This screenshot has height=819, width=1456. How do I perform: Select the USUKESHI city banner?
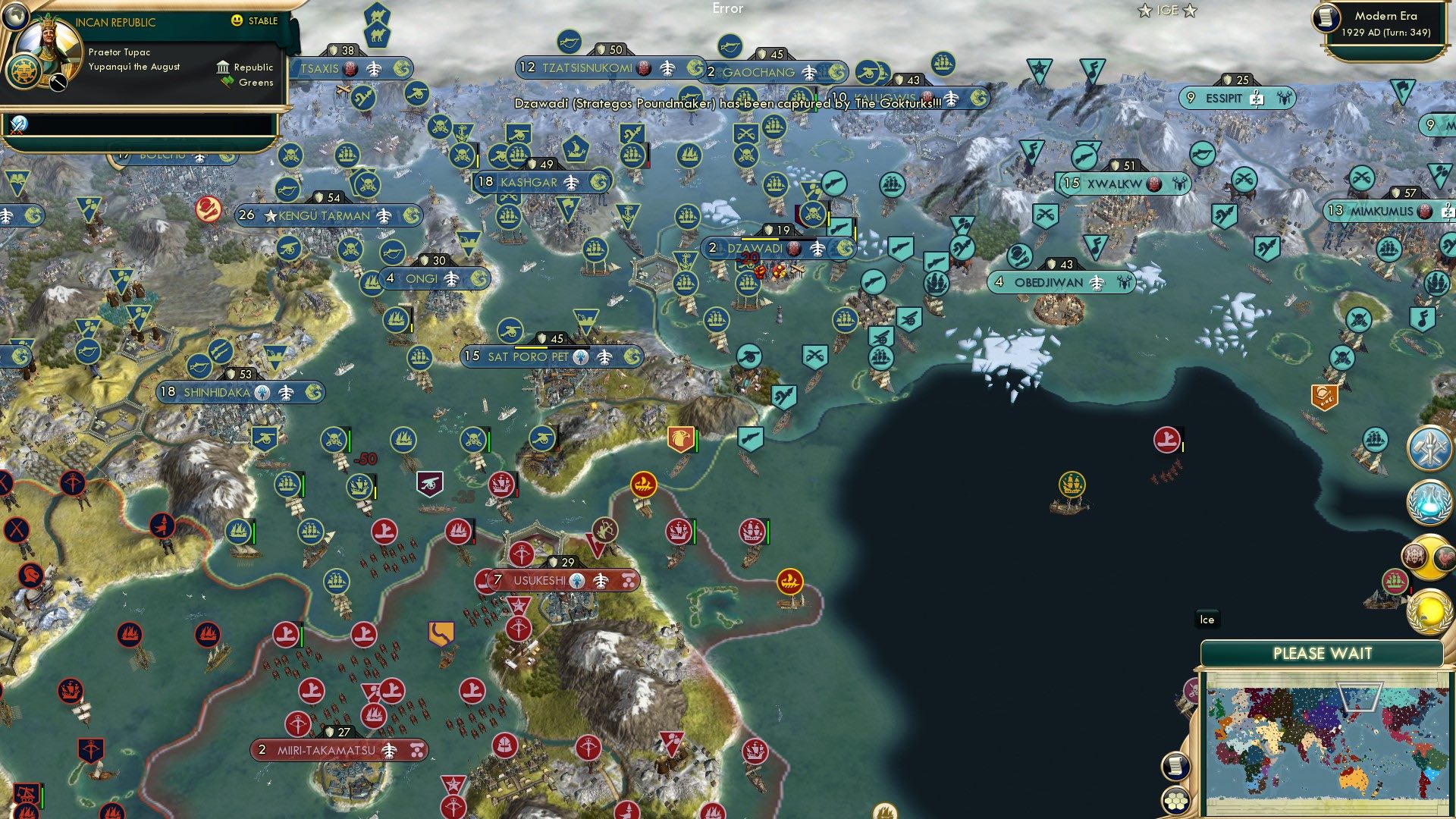click(561, 579)
